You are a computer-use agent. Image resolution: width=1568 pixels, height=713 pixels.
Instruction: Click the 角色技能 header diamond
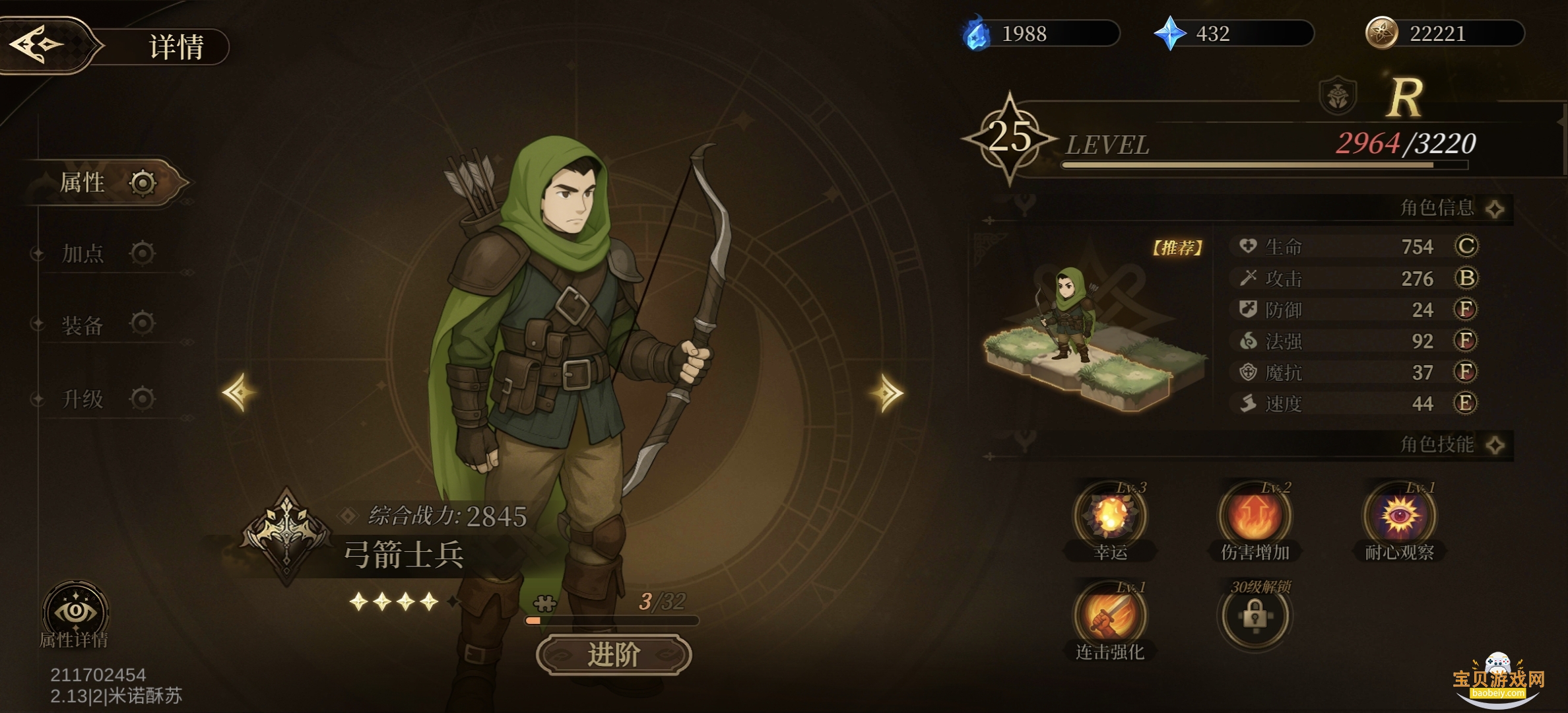pyautogui.click(x=1495, y=445)
